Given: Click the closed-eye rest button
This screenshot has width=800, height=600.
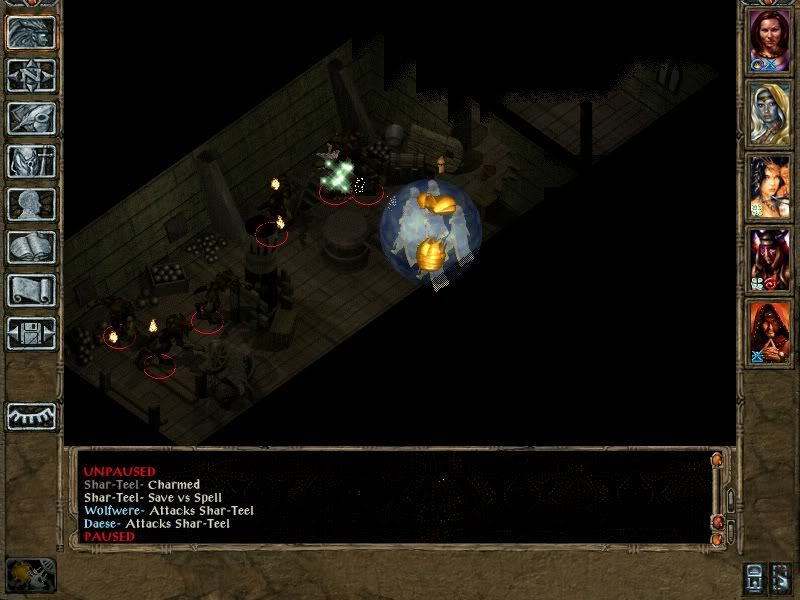Looking at the screenshot, I should [x=31, y=416].
